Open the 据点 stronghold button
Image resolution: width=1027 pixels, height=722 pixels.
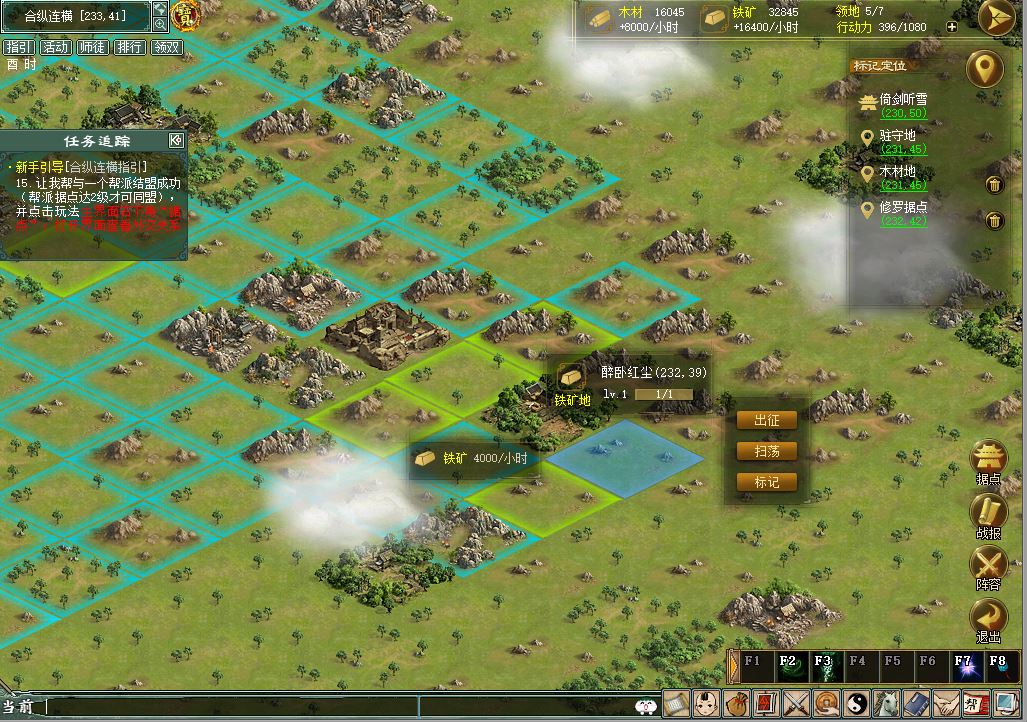pos(988,460)
